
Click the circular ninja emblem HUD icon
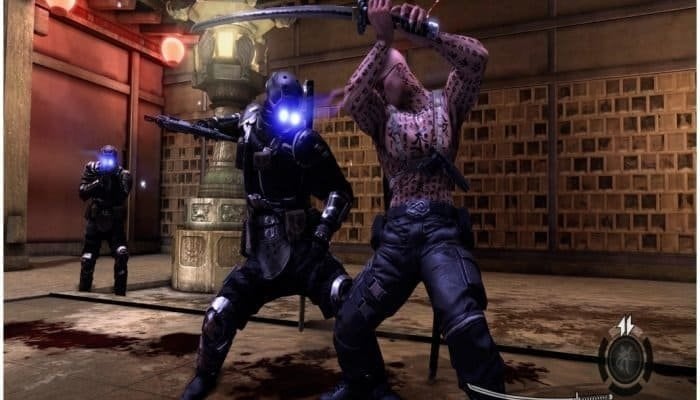(x=625, y=361)
